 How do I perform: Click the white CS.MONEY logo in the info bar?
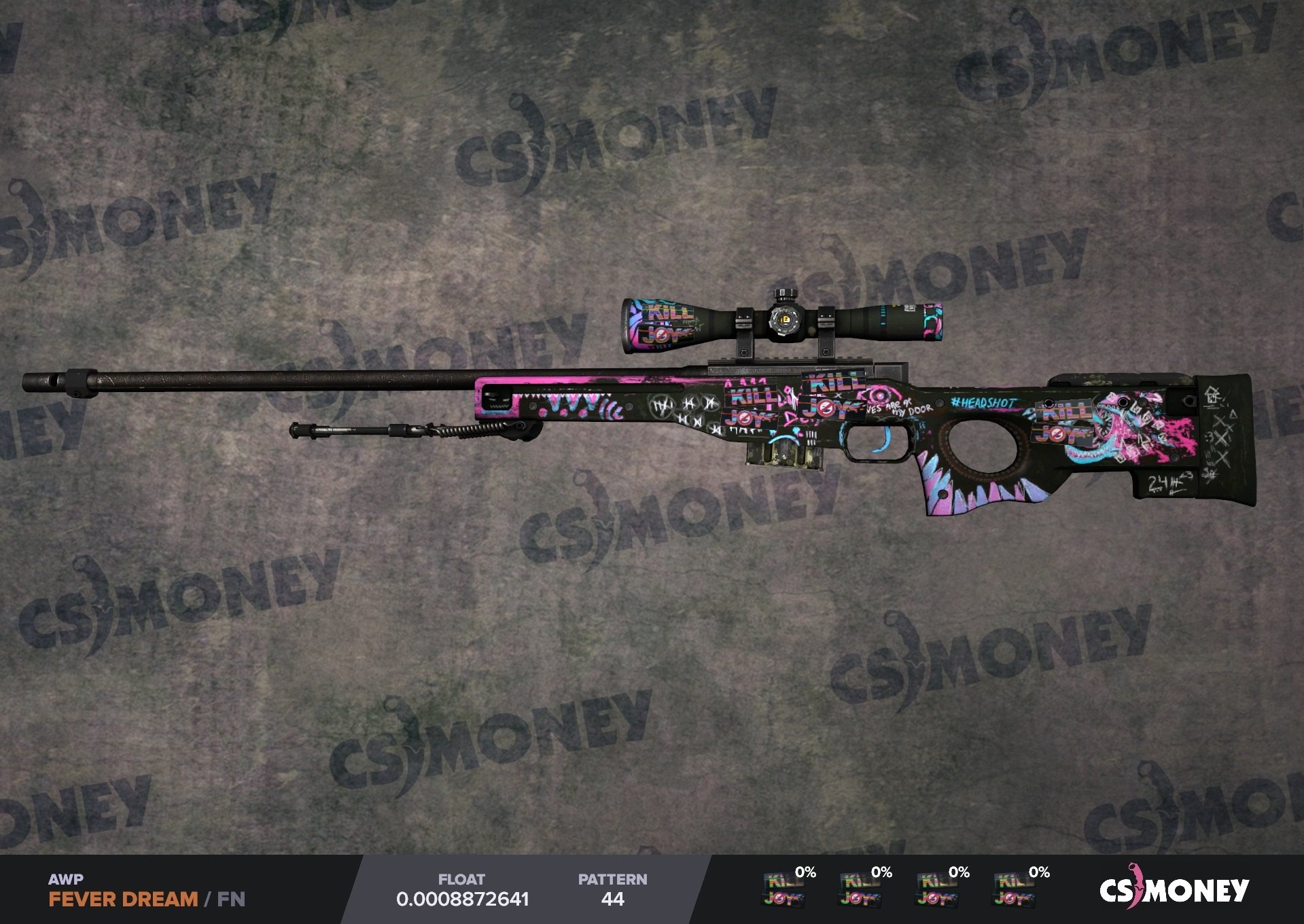pyautogui.click(x=1174, y=889)
